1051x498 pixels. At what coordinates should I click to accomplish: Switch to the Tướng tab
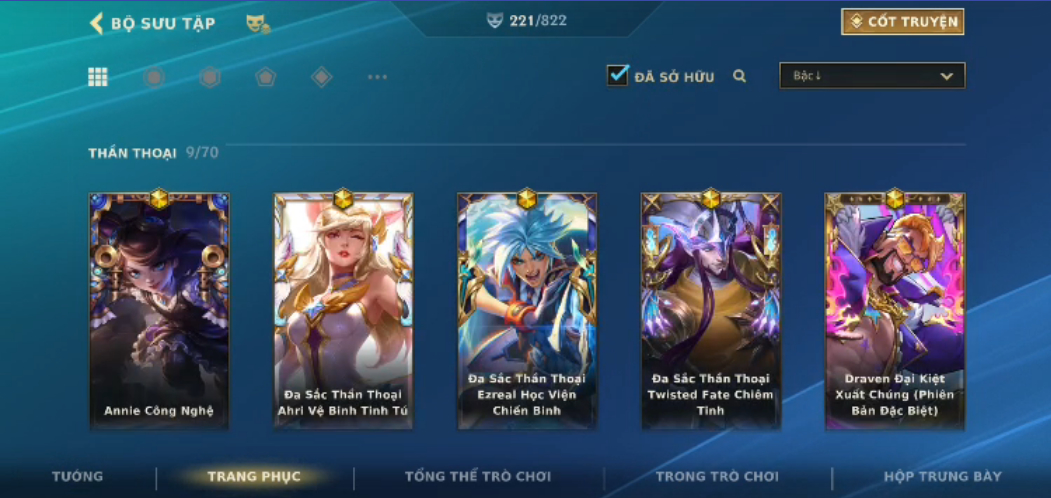pos(77,477)
